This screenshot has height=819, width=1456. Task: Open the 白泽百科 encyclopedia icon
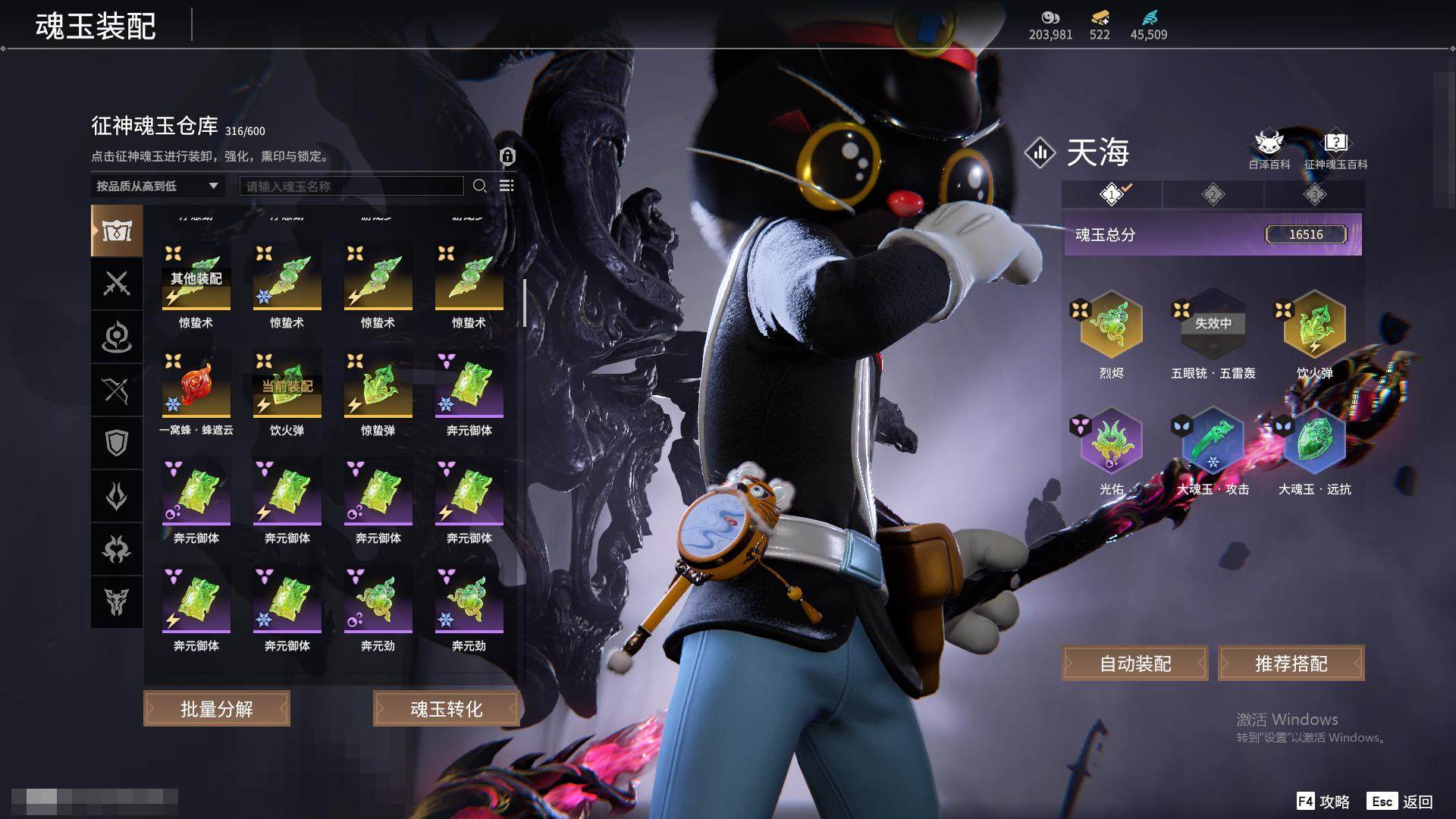[x=1269, y=149]
